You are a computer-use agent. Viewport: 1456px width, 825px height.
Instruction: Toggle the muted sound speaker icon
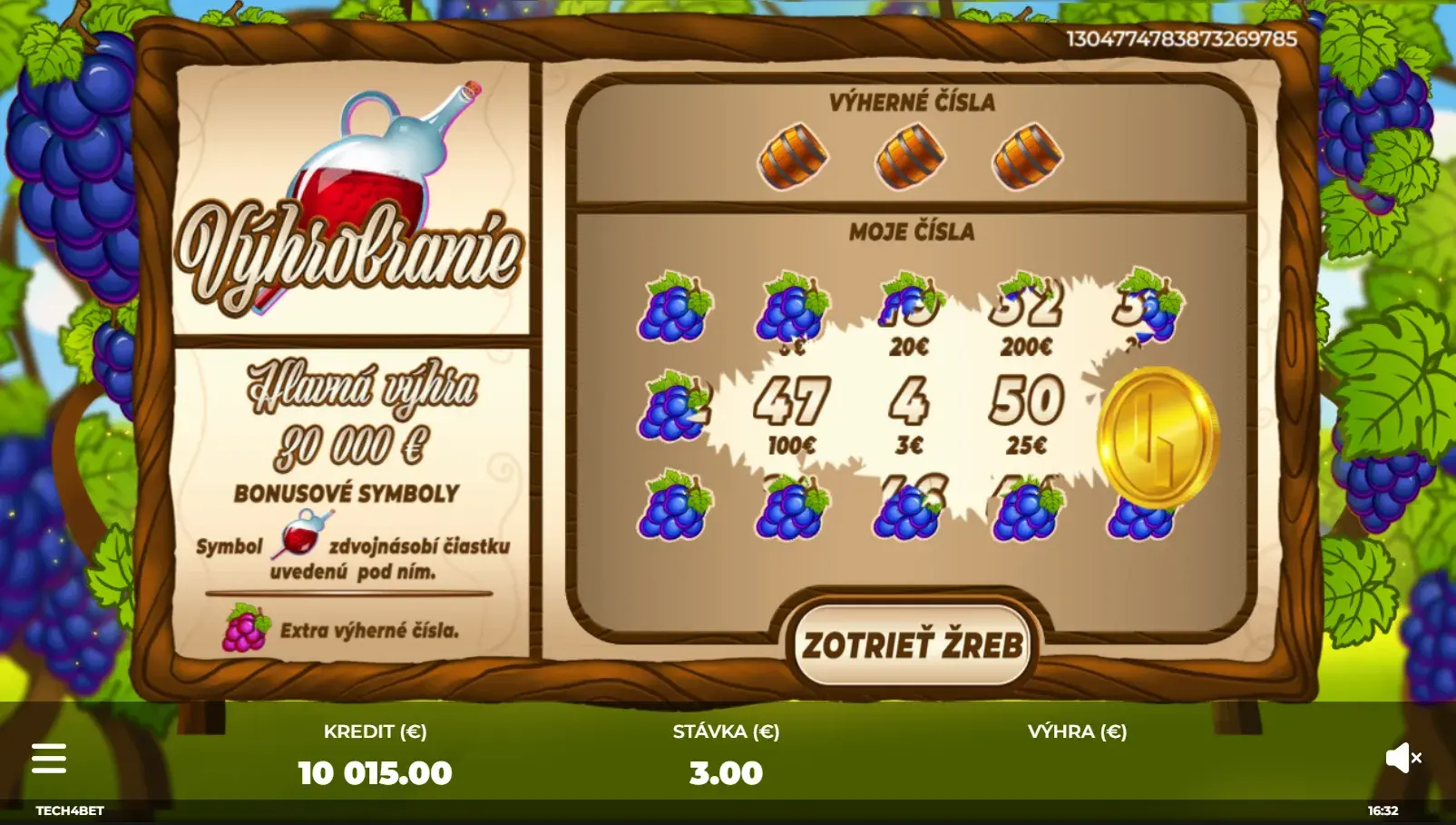(1402, 758)
